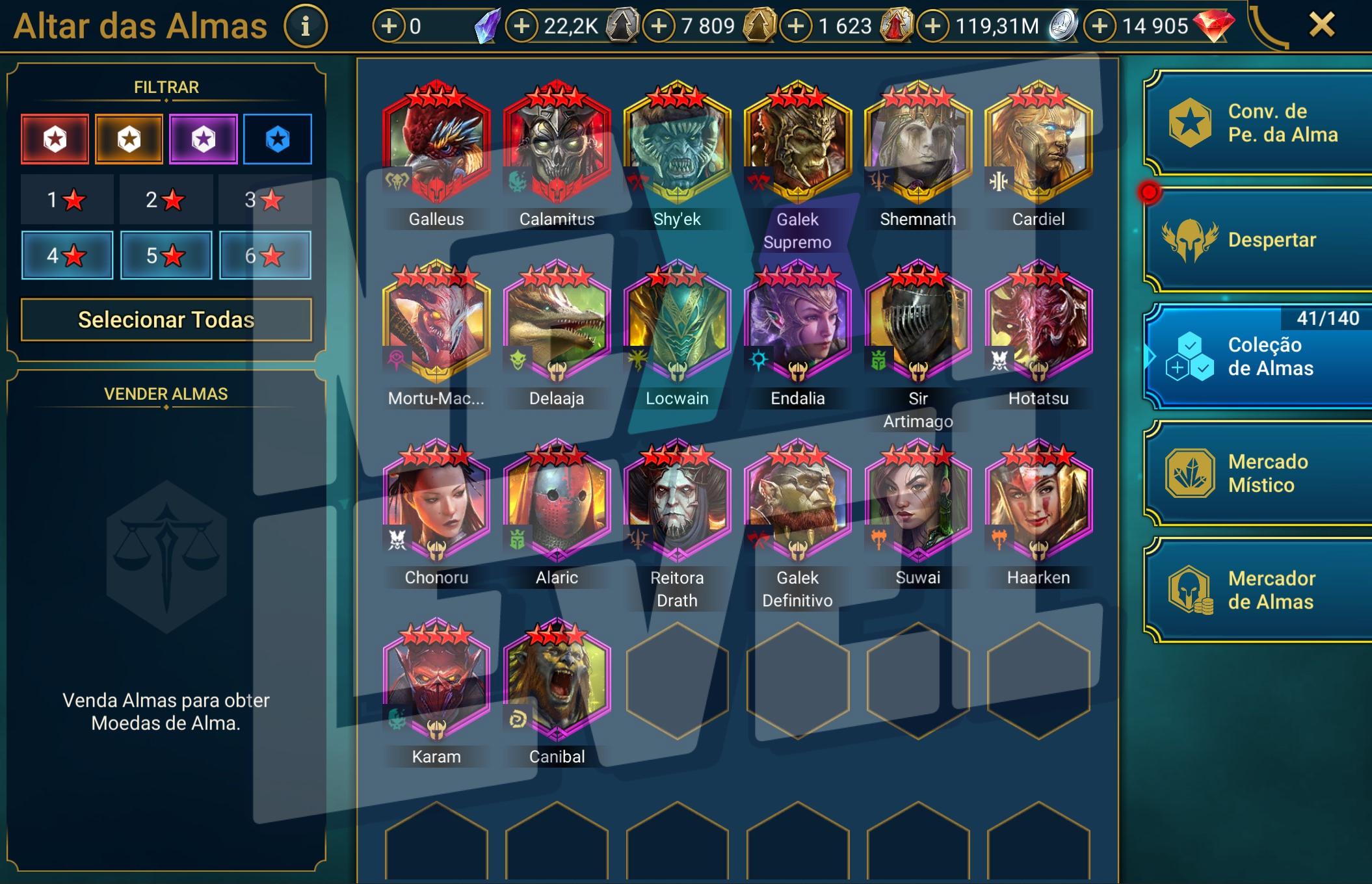Close the Altar das Almas screen
This screenshot has height=884, width=1372.
point(1321,26)
